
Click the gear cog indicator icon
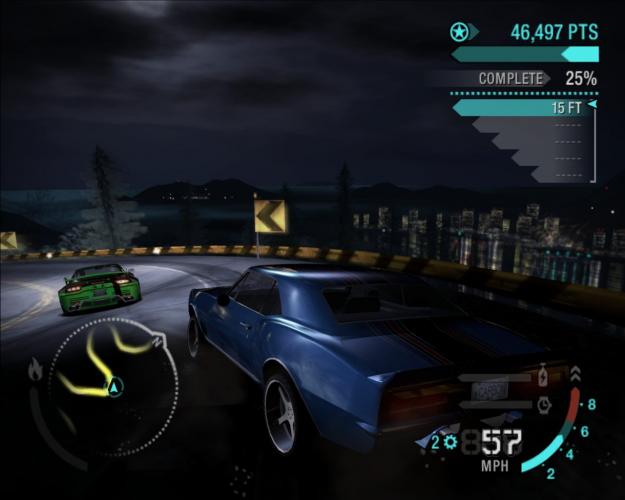tap(451, 441)
